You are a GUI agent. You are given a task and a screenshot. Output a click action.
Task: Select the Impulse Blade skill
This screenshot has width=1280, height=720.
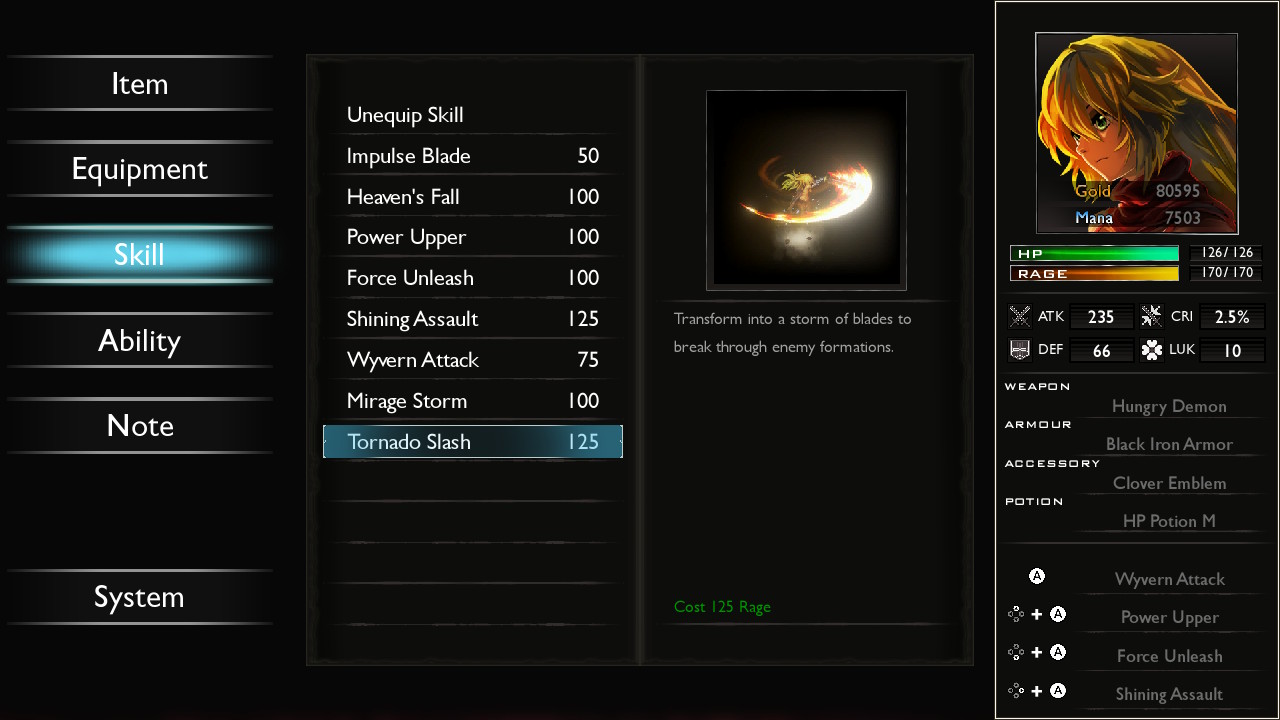pyautogui.click(x=472, y=156)
